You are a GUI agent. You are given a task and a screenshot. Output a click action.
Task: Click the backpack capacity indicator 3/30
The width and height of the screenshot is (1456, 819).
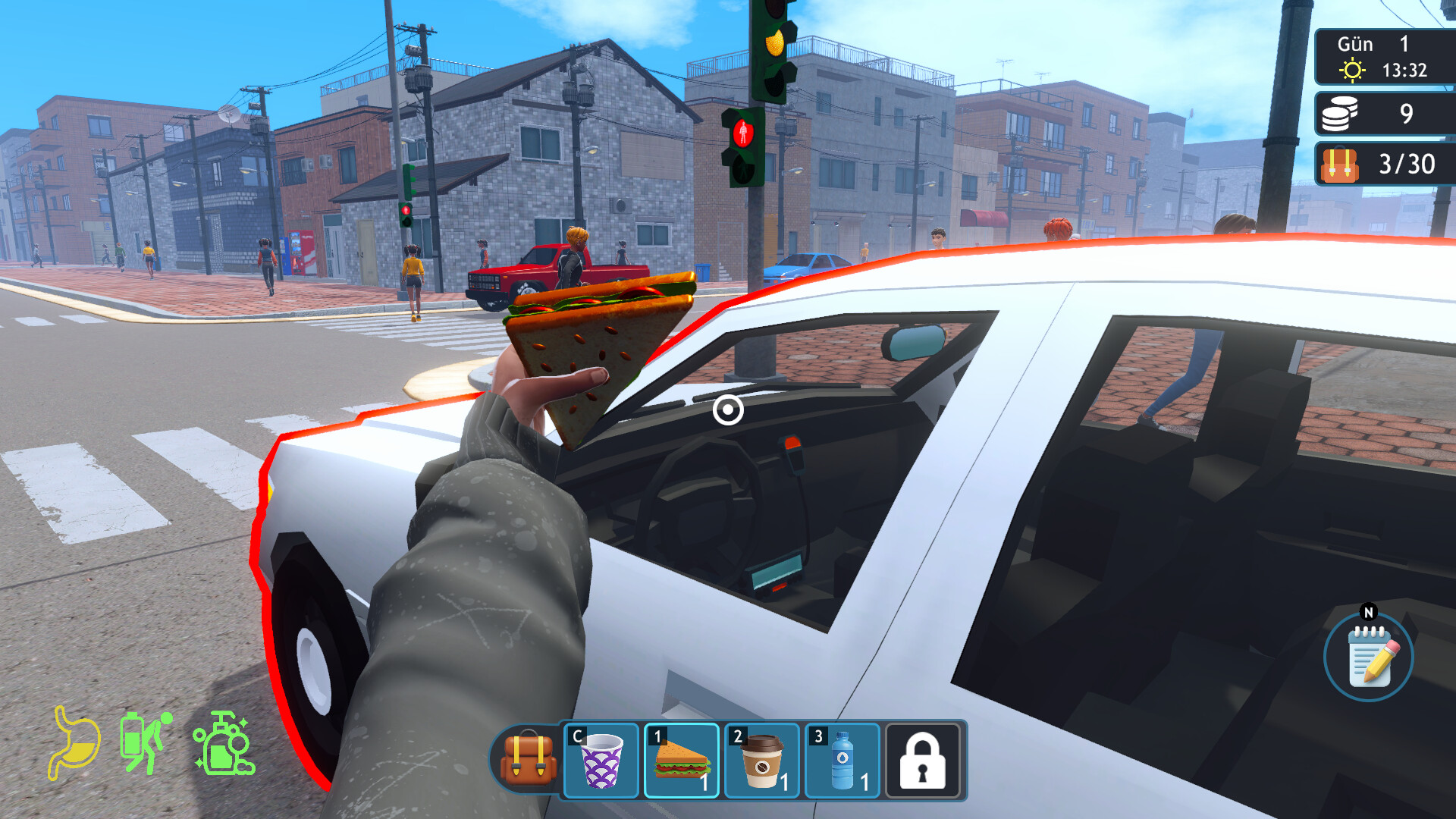pos(1407,163)
